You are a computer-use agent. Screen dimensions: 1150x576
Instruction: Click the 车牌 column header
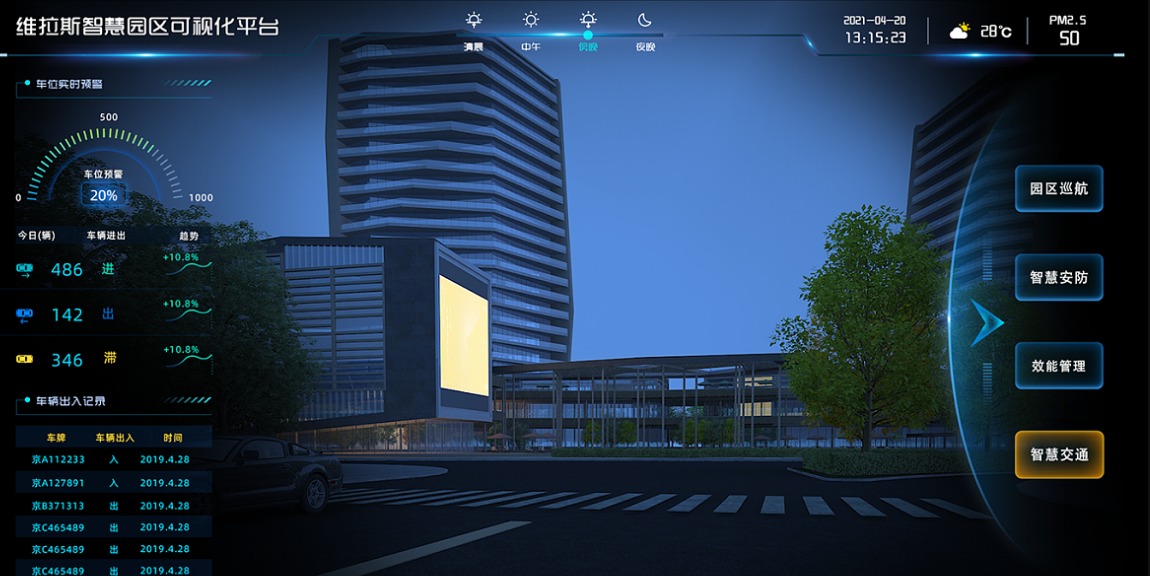[56, 438]
